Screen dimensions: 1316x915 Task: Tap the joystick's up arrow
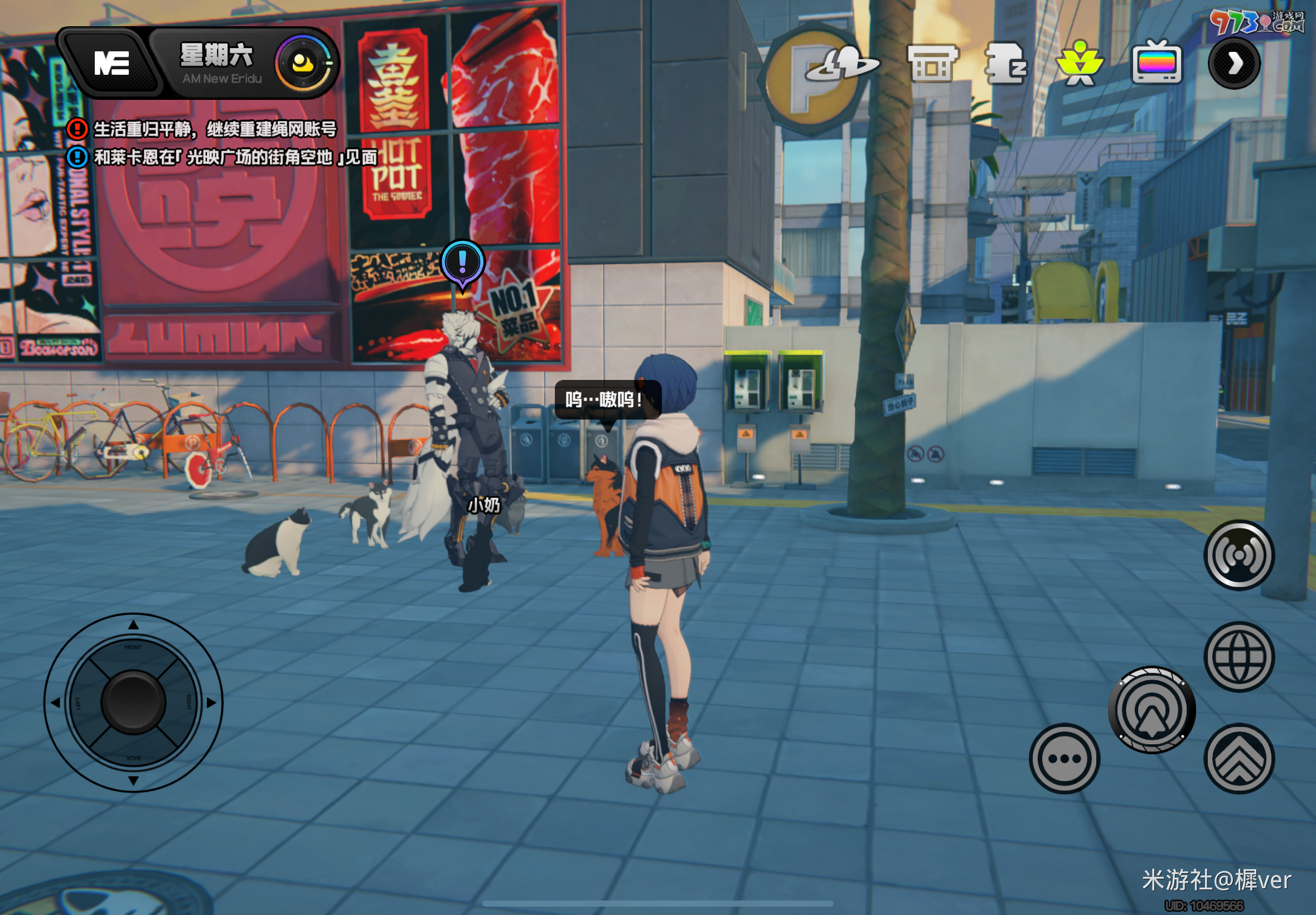coord(133,625)
